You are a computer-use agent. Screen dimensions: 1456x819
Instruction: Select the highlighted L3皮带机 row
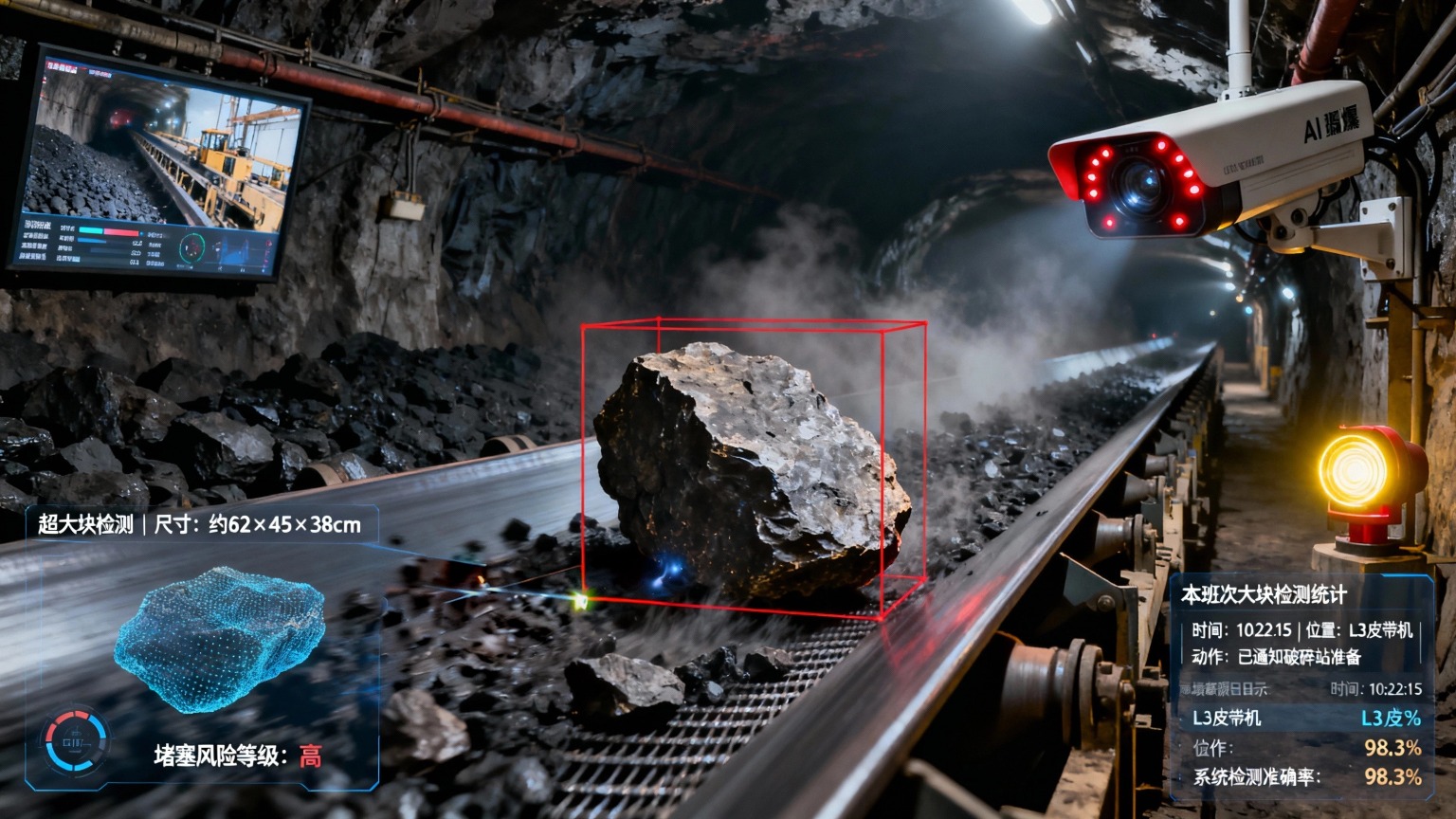1304,718
